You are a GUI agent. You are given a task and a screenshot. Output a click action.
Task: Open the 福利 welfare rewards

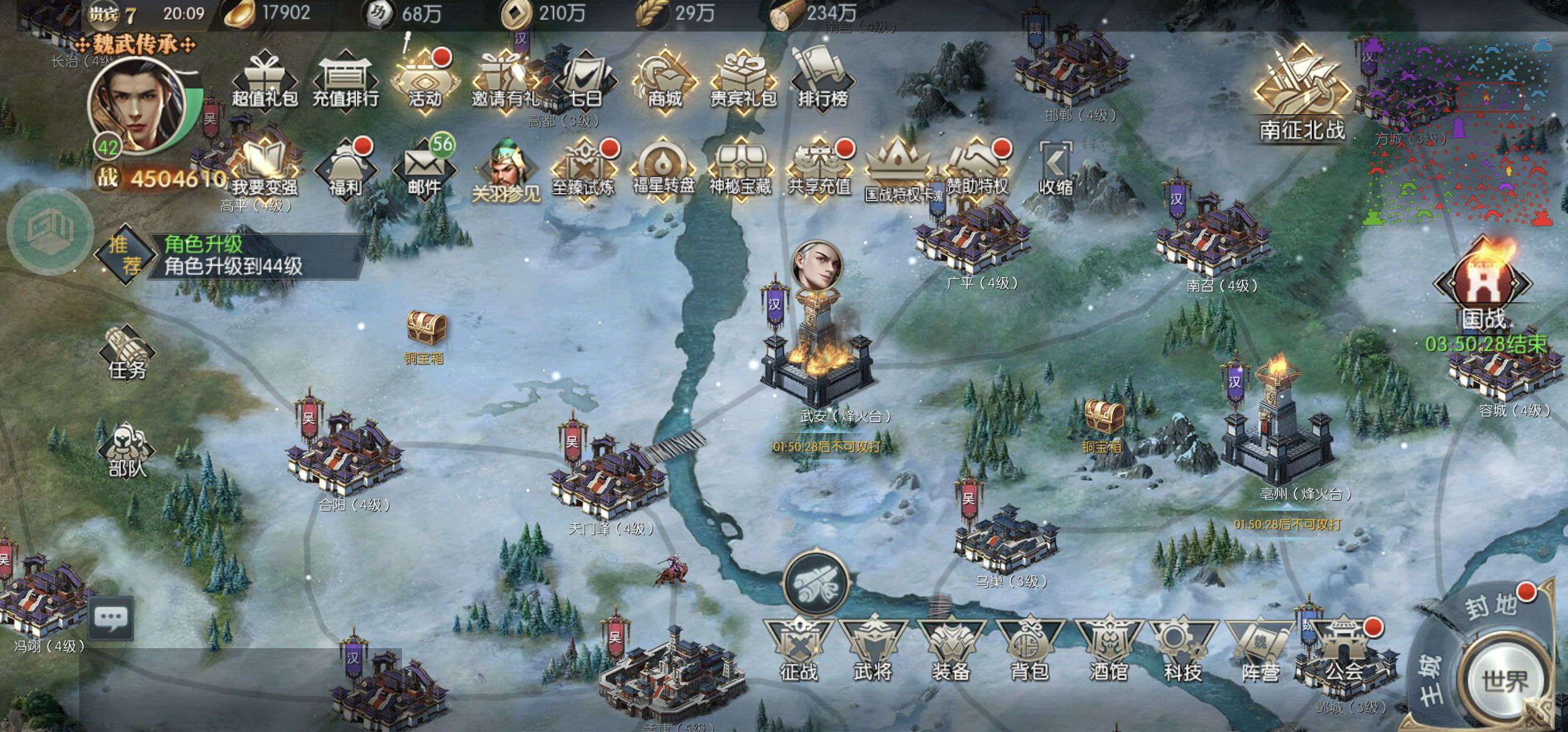(x=345, y=168)
